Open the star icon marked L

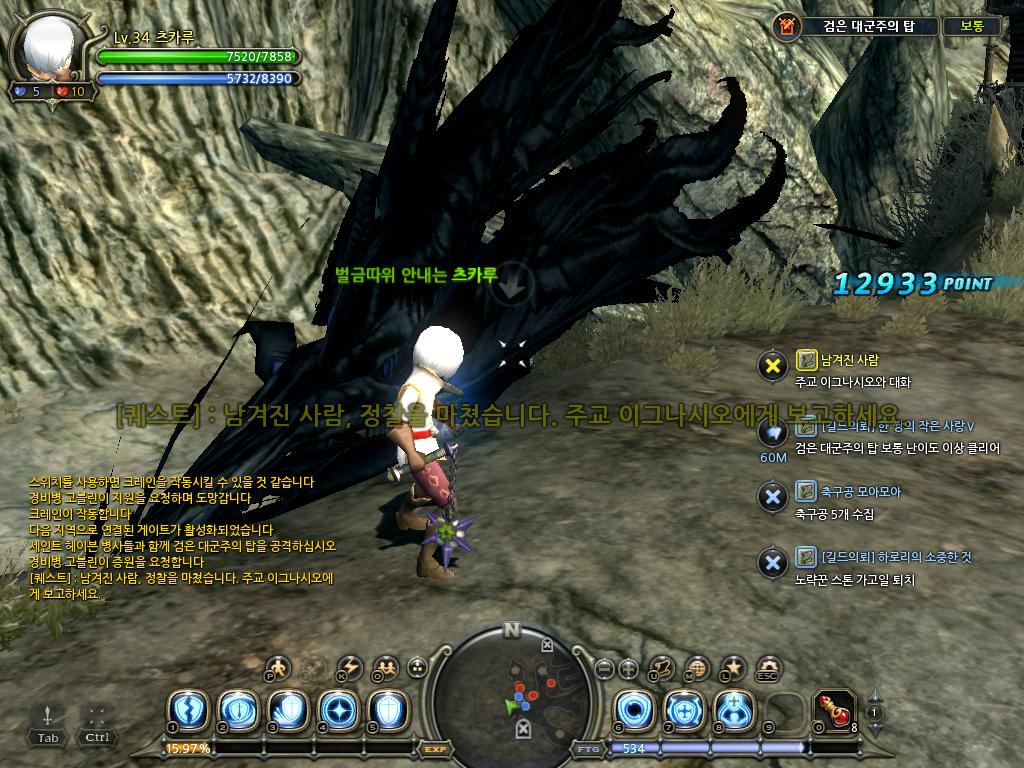(733, 667)
